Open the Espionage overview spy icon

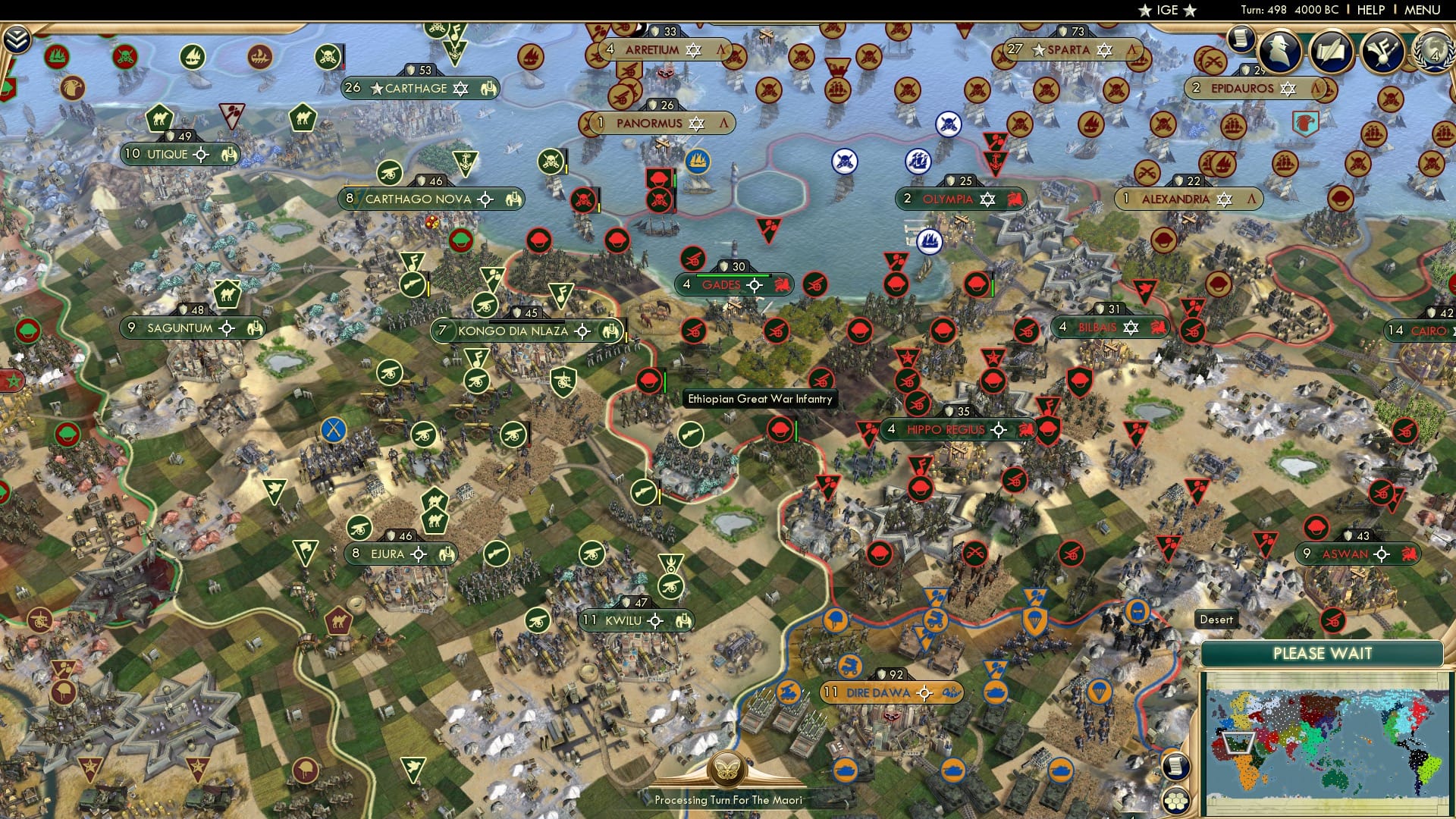pos(1278,49)
